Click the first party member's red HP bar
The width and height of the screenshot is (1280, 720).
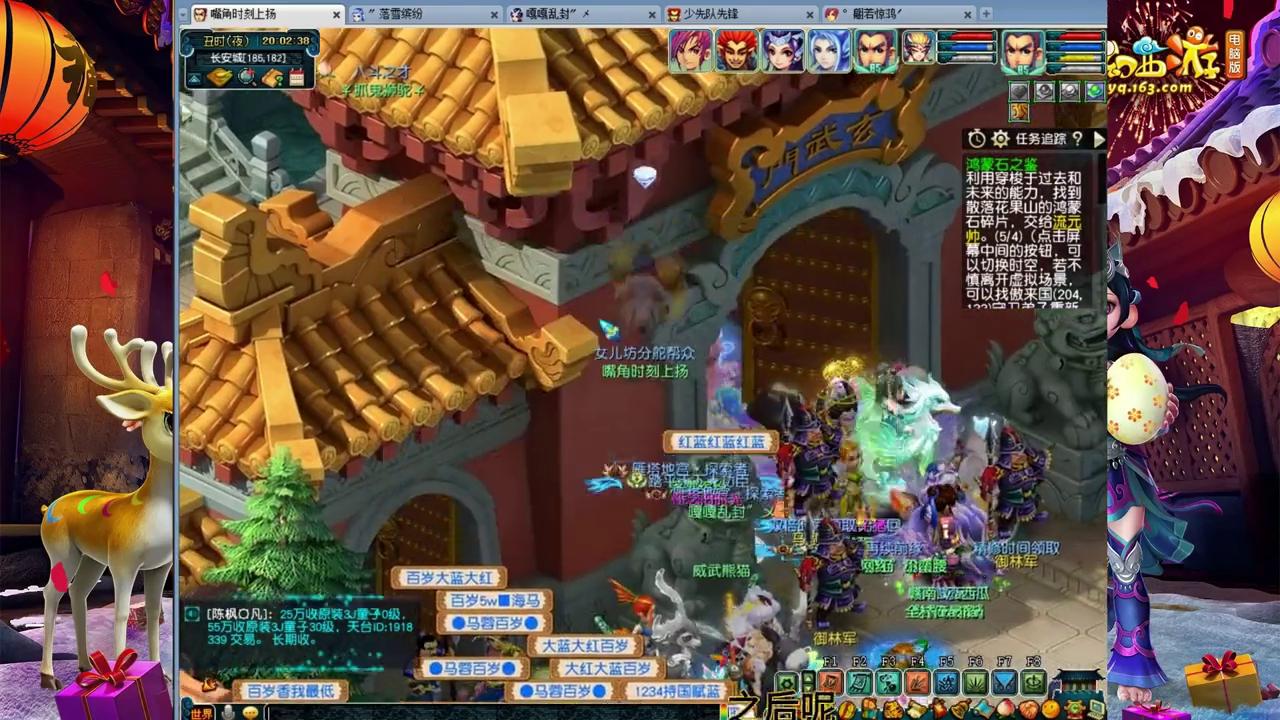pos(965,36)
